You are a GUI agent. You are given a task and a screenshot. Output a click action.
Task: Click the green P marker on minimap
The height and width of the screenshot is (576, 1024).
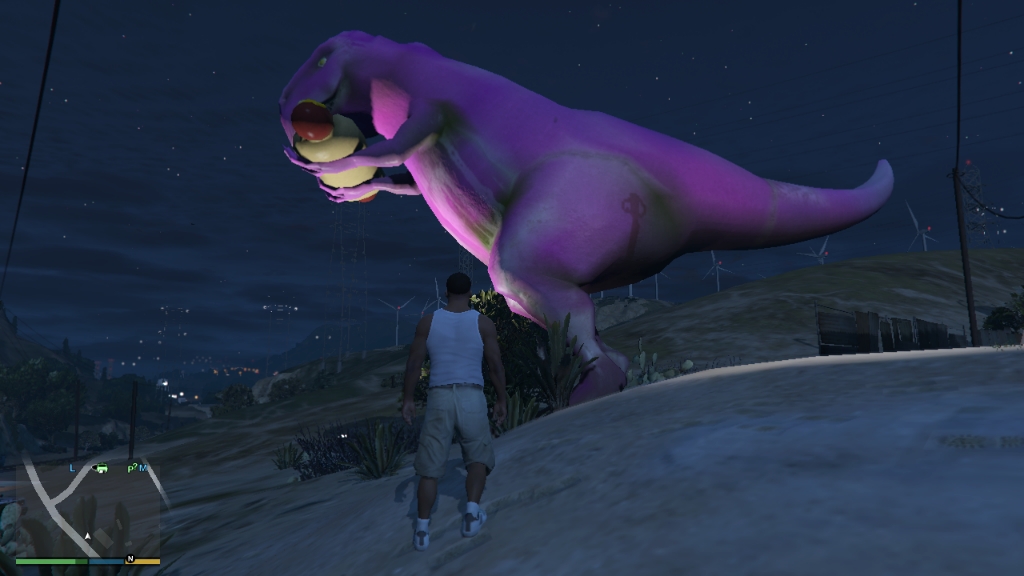(130, 469)
